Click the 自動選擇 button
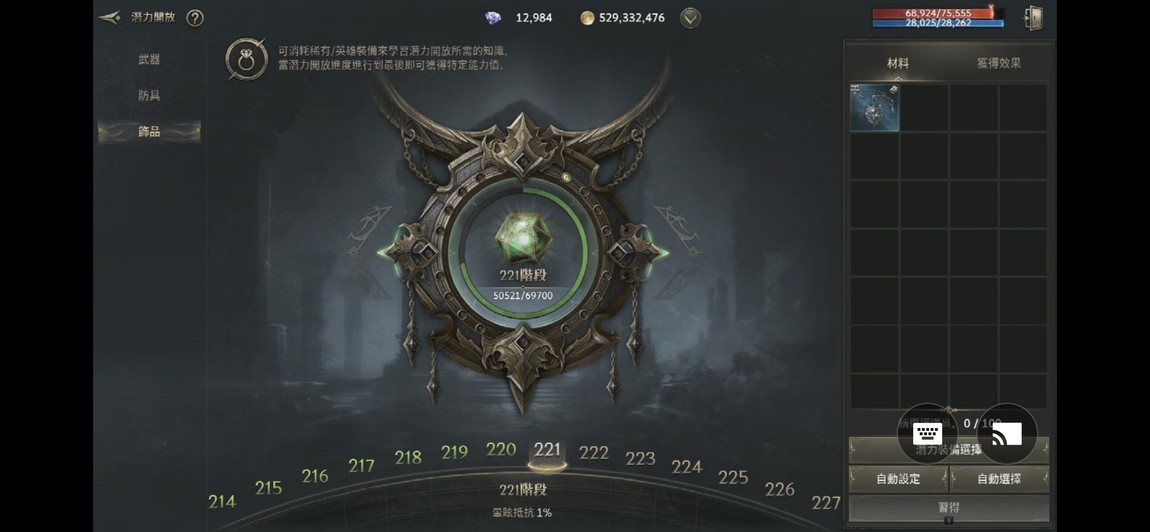This screenshot has width=1150, height=532. 999,479
